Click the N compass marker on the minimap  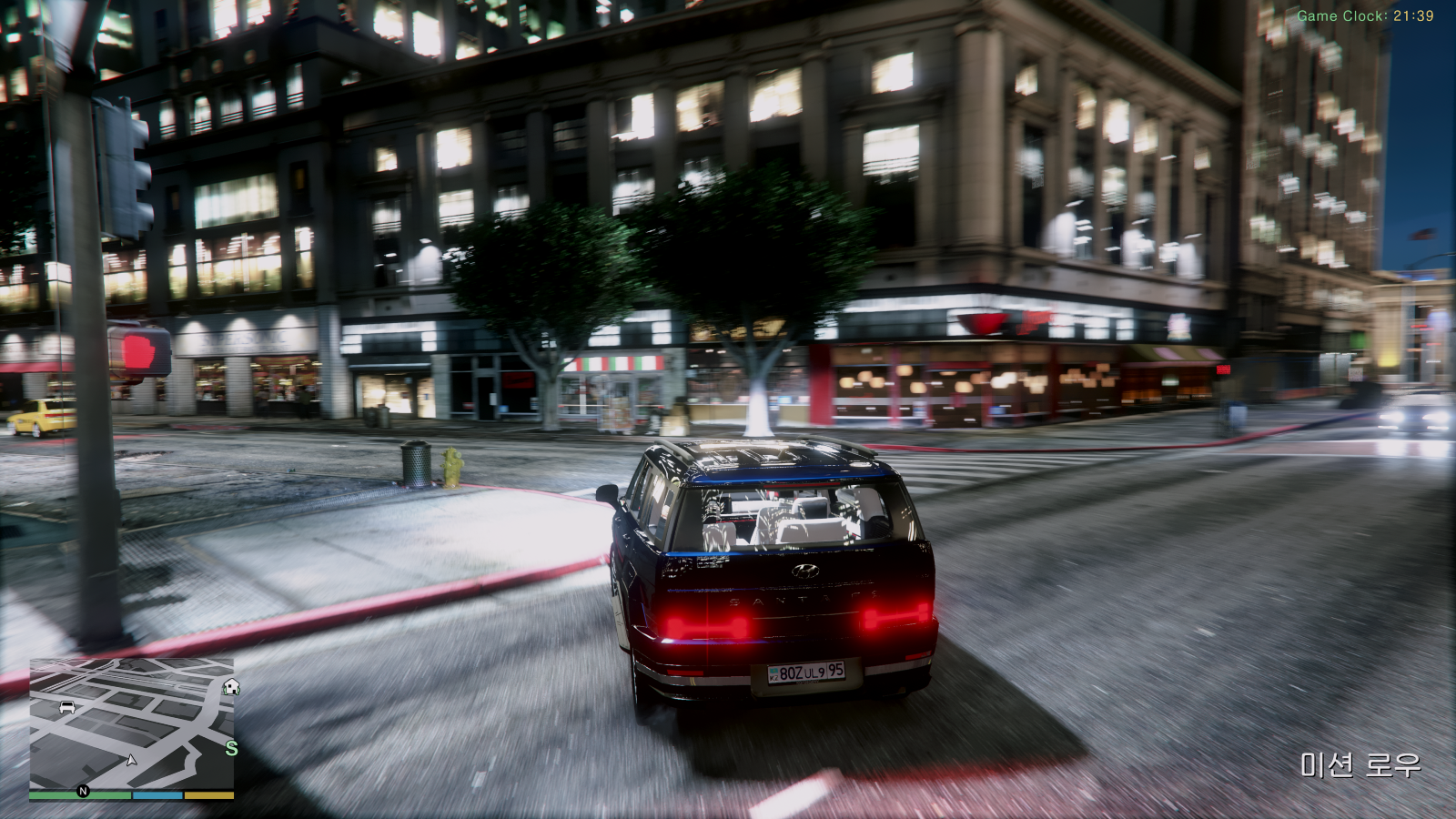(x=83, y=790)
